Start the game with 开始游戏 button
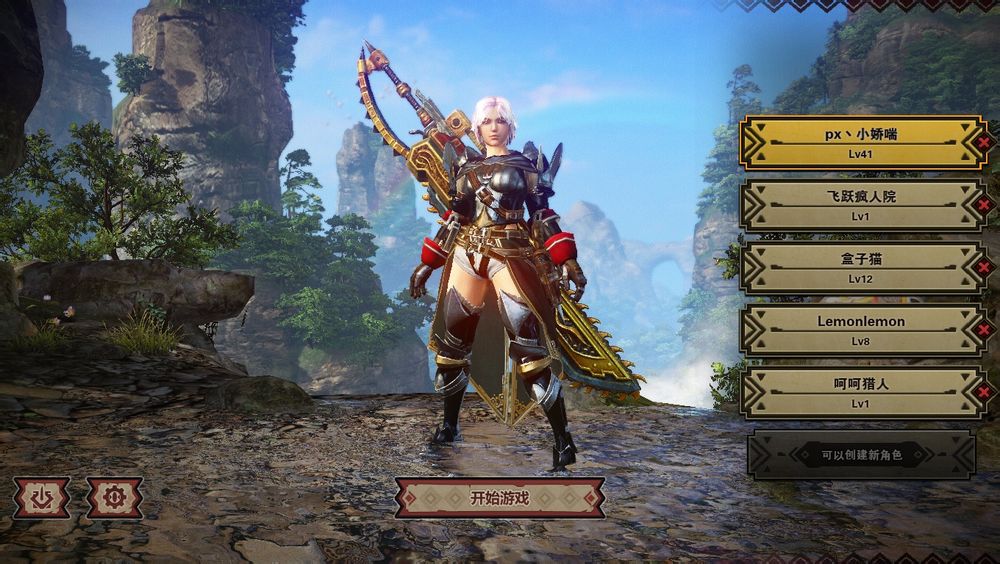The width and height of the screenshot is (1000, 564). pos(499,497)
